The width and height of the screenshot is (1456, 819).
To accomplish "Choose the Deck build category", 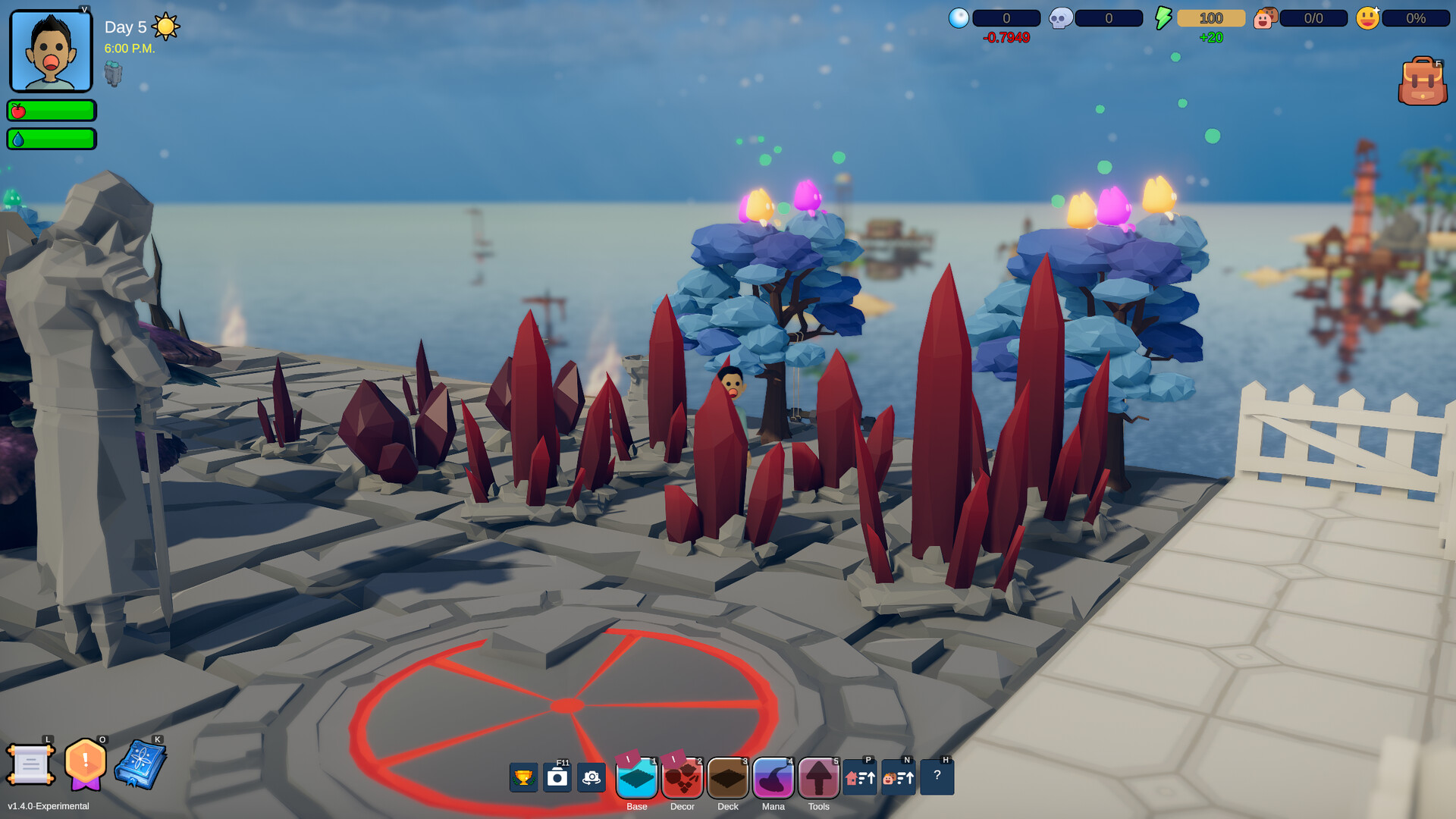I will [728, 778].
